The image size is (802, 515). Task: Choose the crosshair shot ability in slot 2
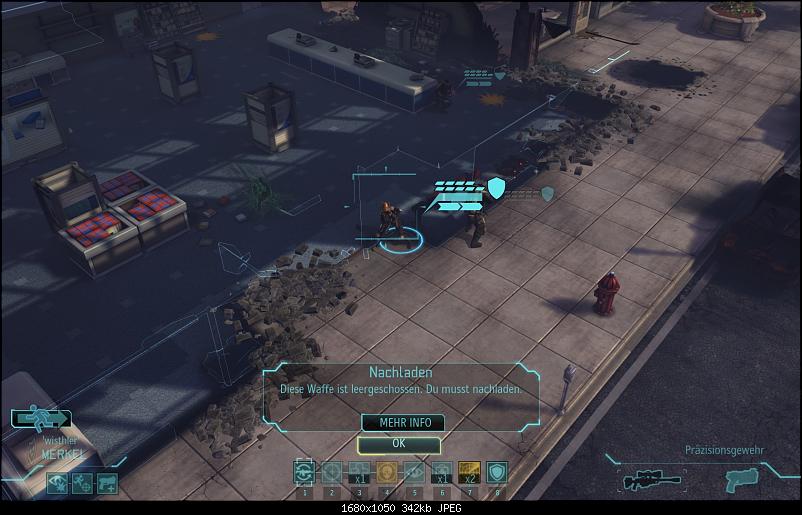(331, 472)
